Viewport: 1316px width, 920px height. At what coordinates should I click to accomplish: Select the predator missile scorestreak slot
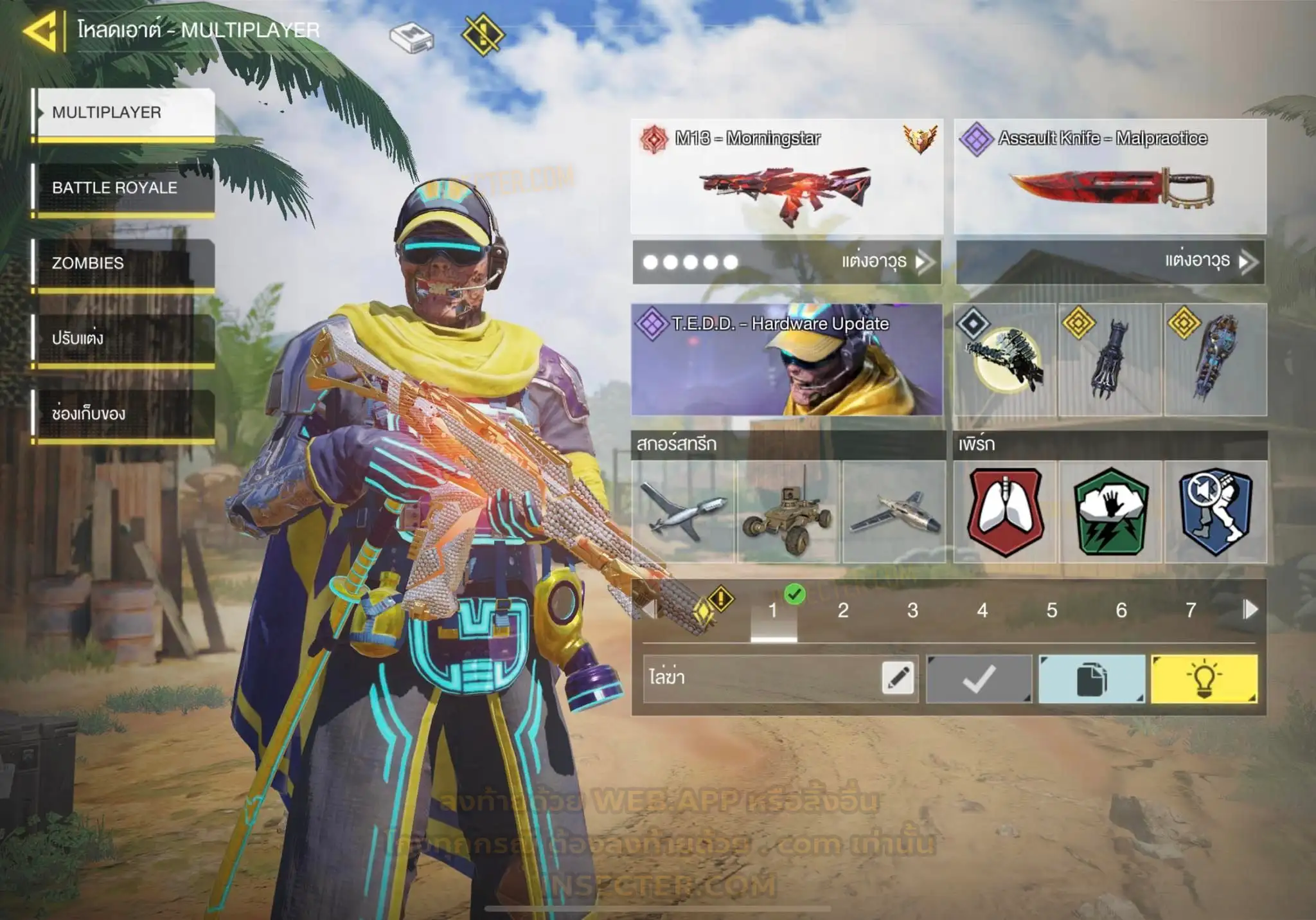tap(683, 512)
